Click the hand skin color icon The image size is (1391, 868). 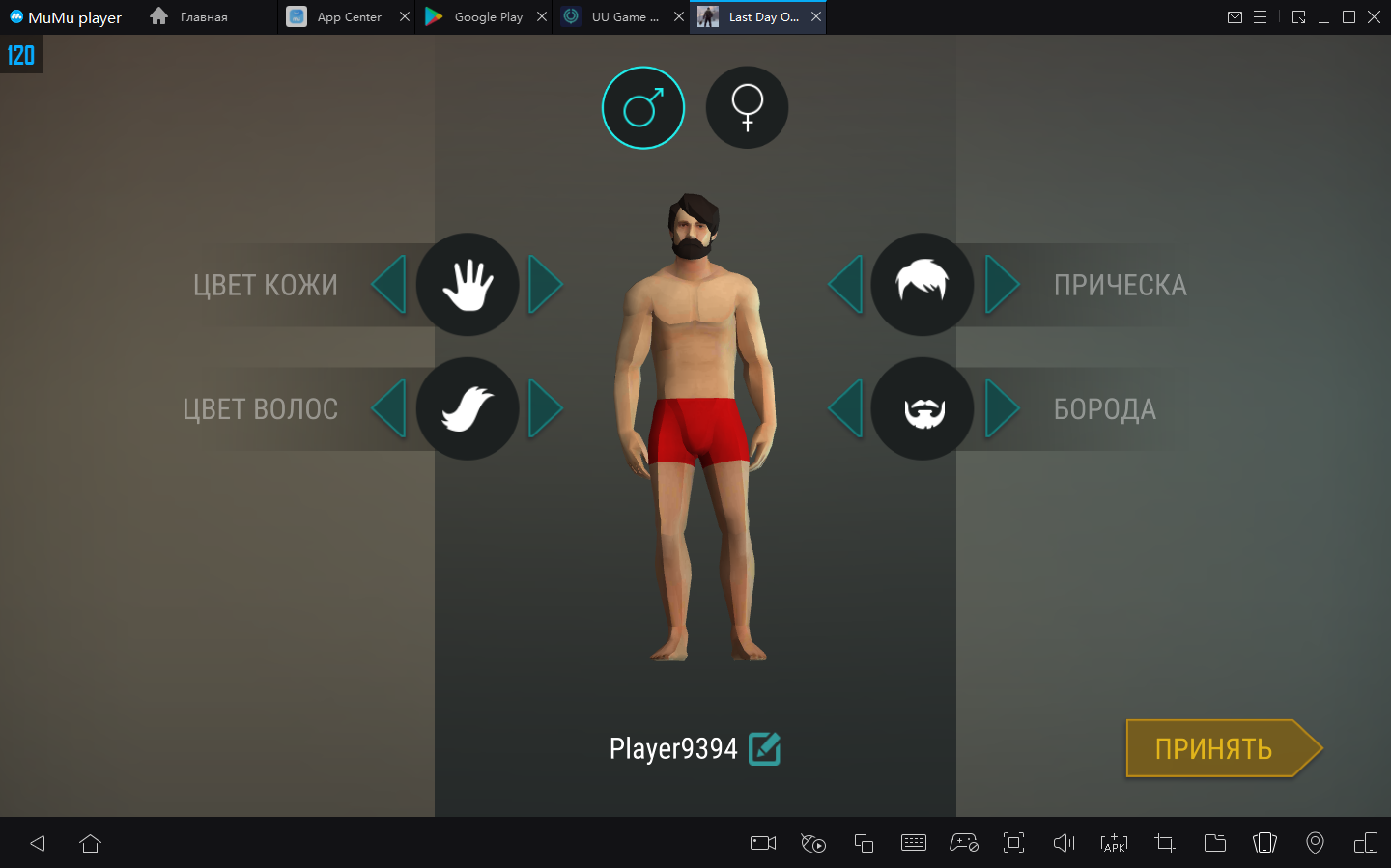[x=468, y=285]
